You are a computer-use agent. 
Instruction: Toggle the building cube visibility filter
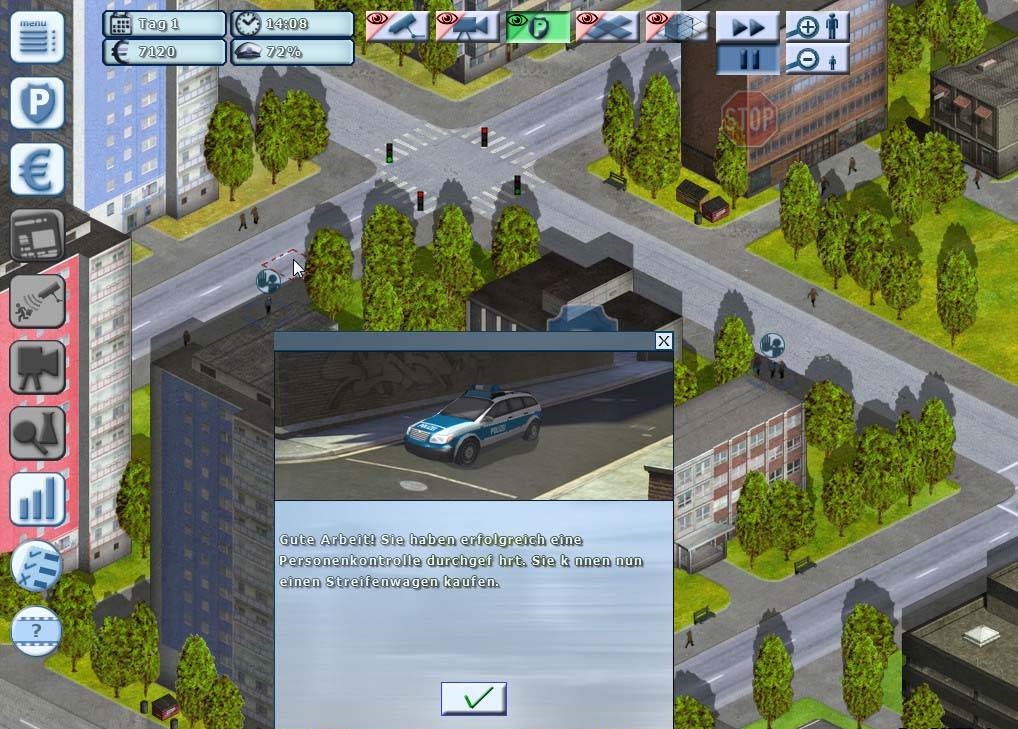677,26
